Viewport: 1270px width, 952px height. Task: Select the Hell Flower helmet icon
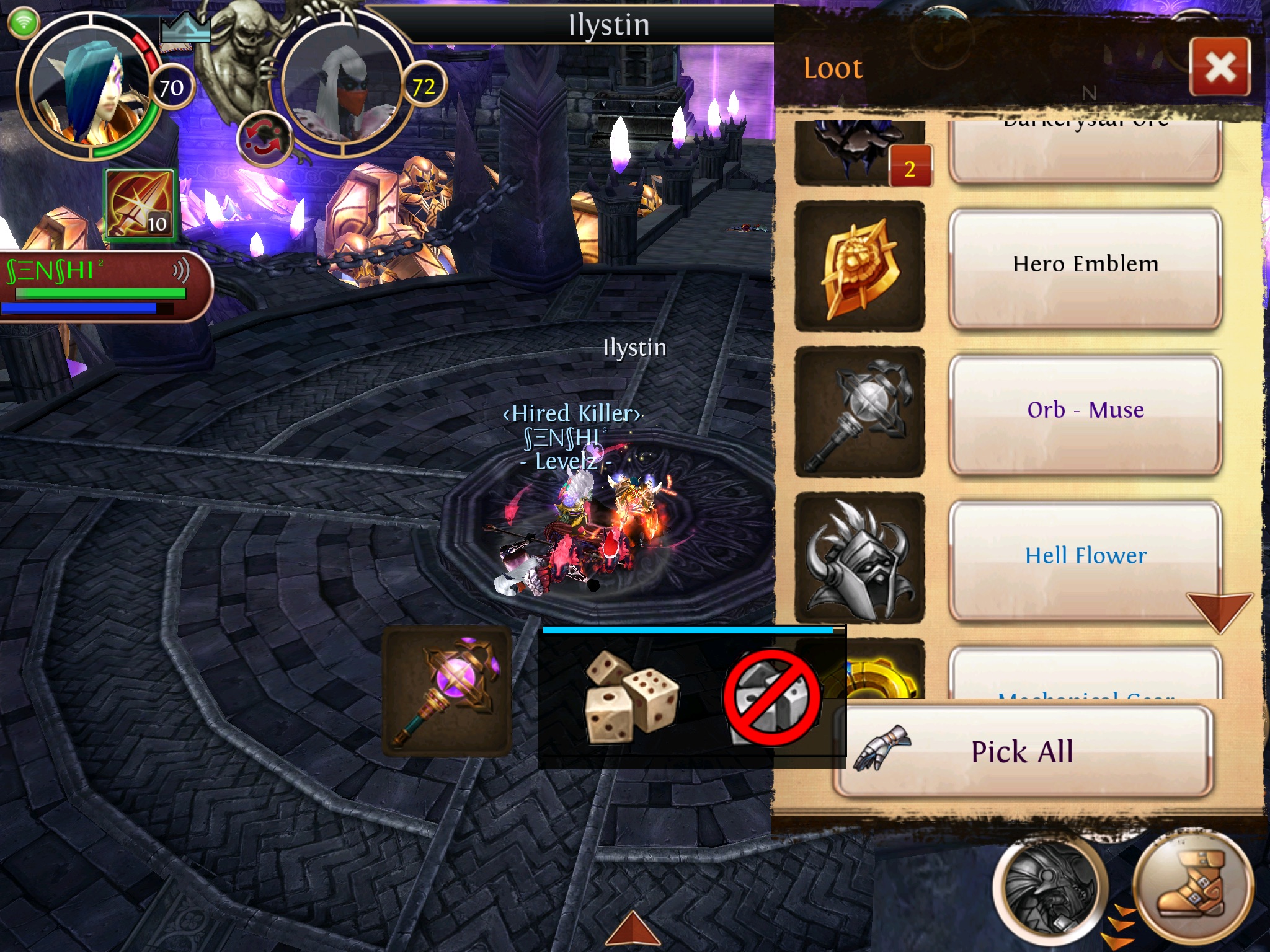(859, 558)
